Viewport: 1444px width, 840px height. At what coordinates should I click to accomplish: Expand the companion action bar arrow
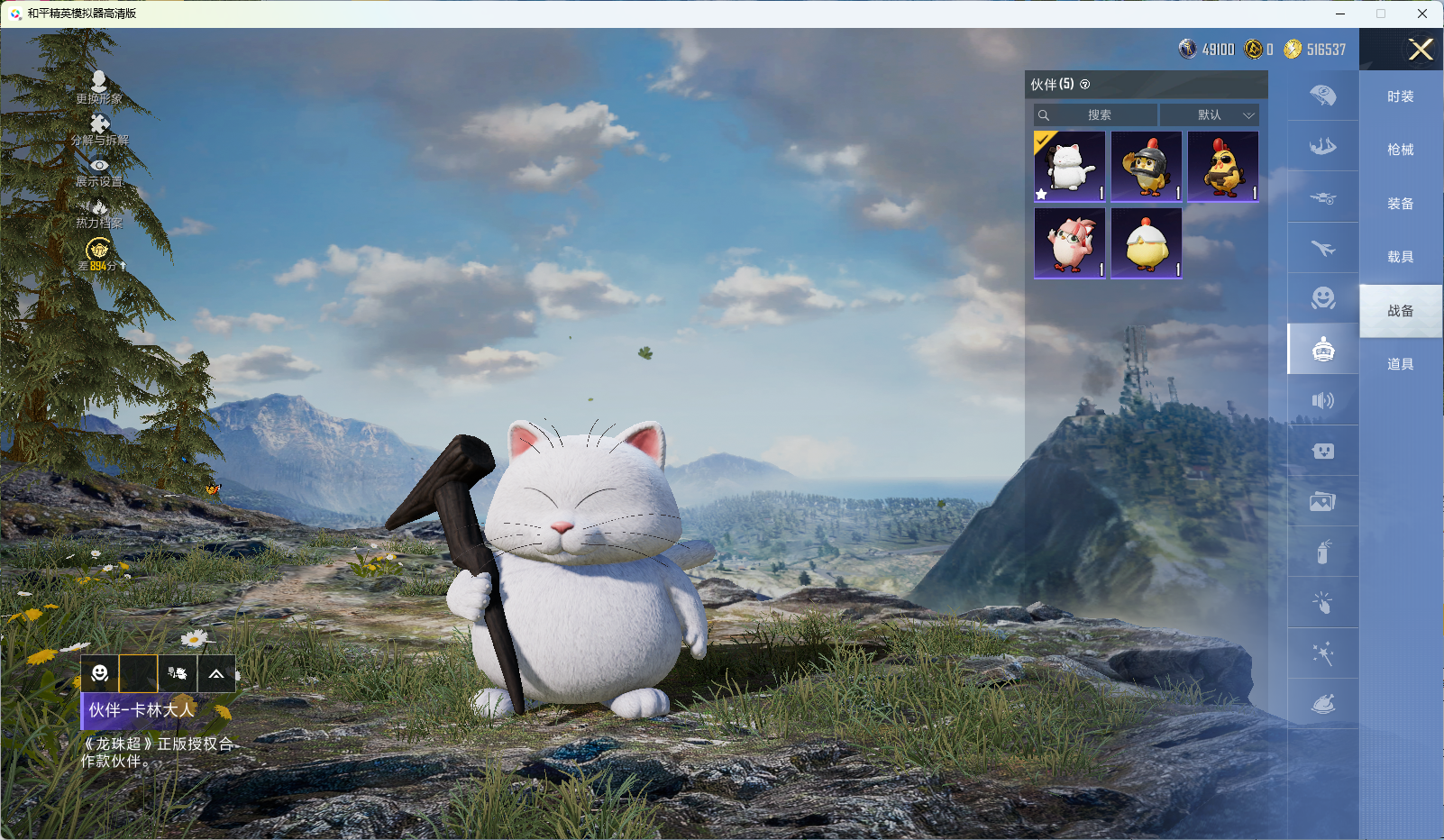tap(216, 673)
